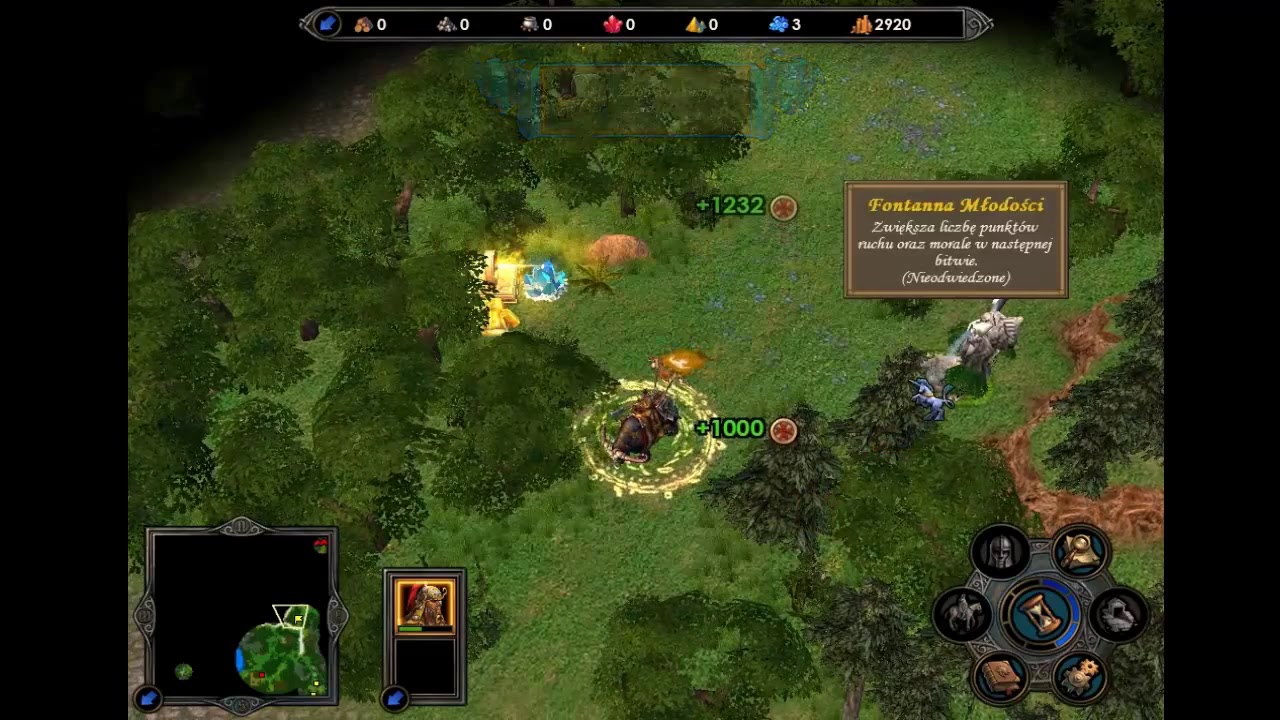
Task: Click the magnifying glass map button
Action: [x=1079, y=551]
